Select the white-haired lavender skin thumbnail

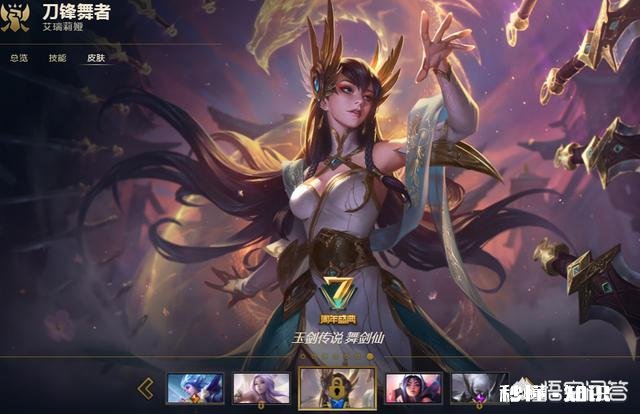261,388
